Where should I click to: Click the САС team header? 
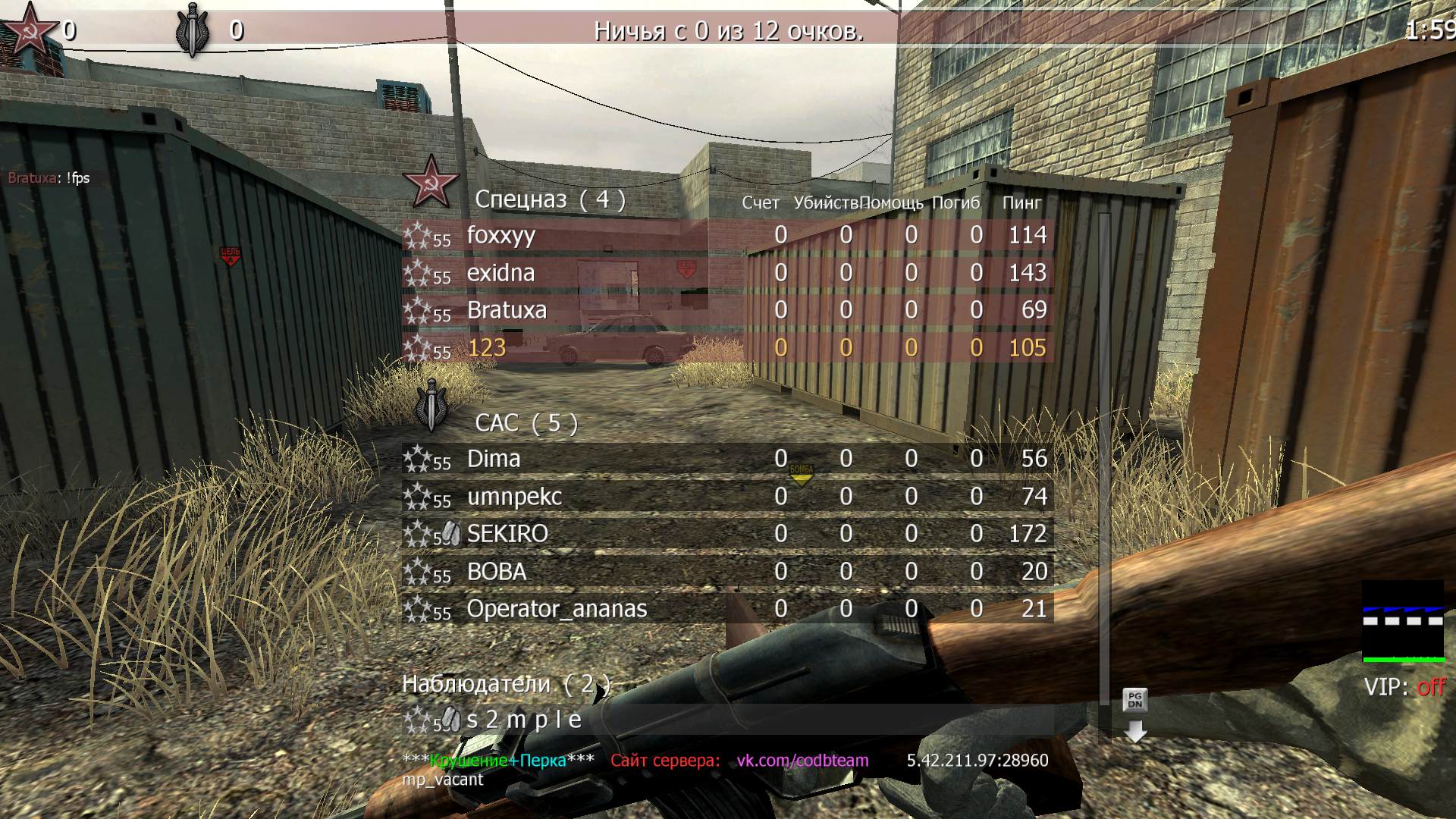526,423
